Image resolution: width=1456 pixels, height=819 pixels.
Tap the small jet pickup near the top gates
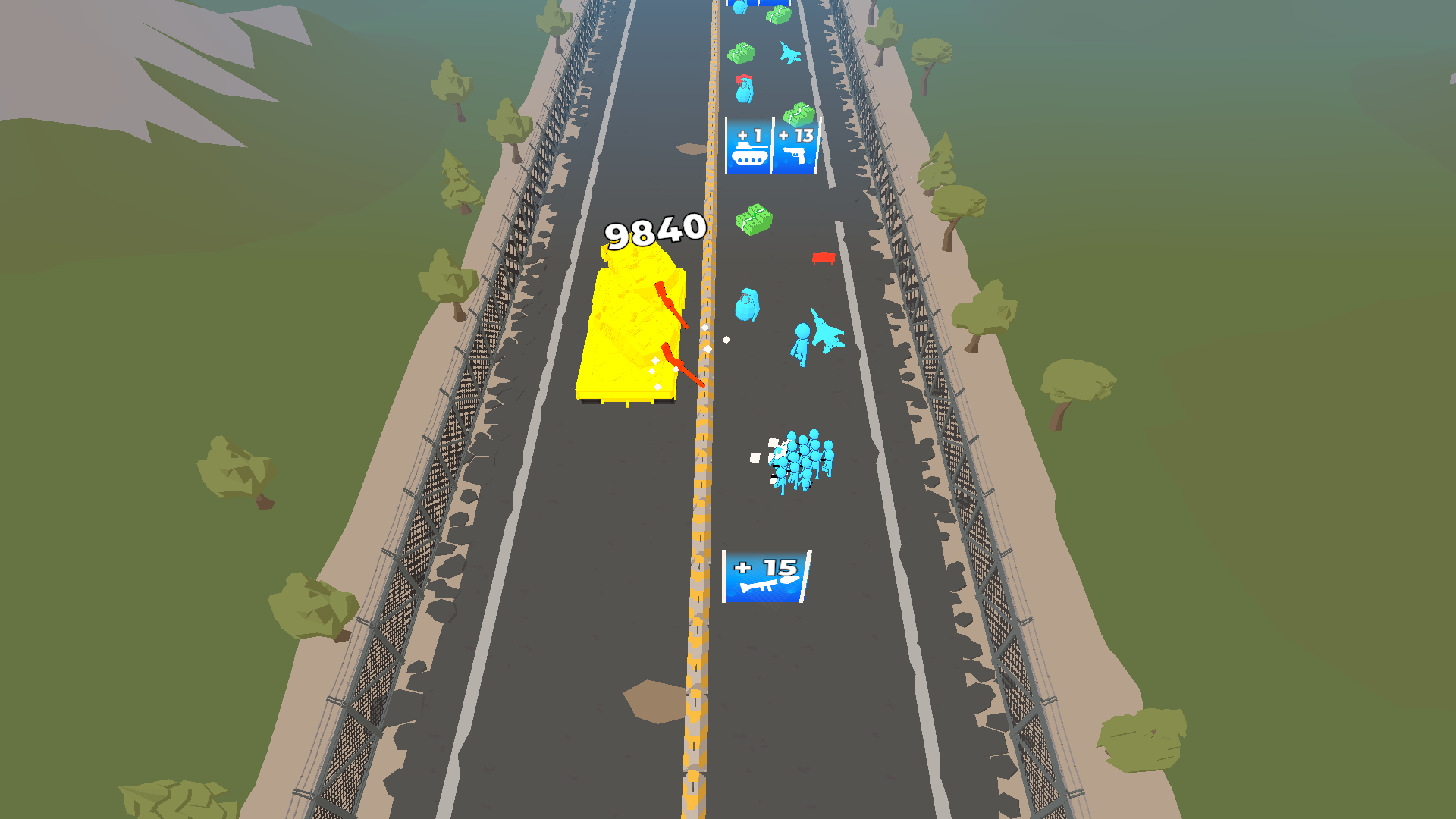click(789, 53)
